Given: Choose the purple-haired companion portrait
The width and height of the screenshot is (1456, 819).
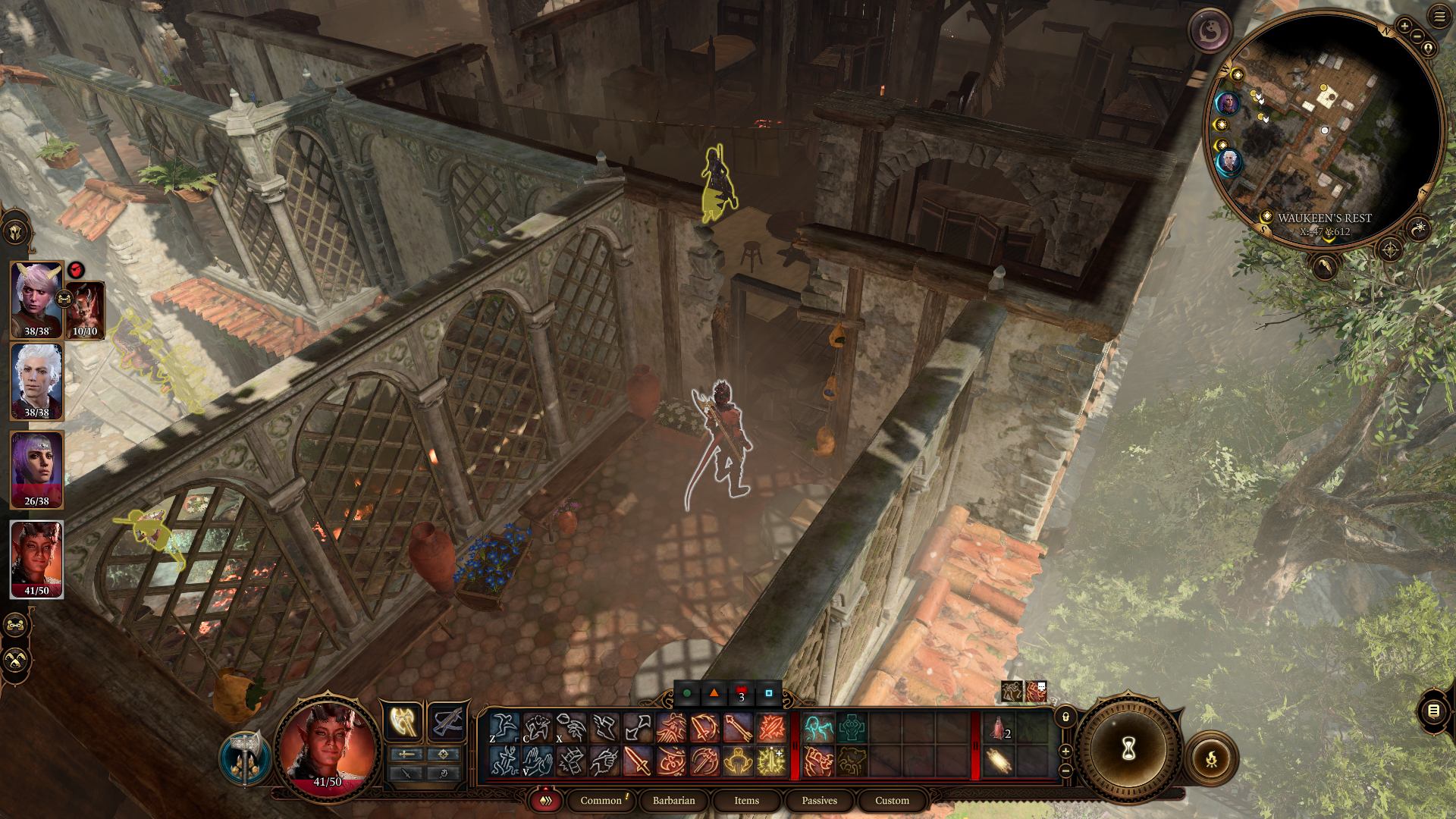Looking at the screenshot, I should [x=36, y=469].
